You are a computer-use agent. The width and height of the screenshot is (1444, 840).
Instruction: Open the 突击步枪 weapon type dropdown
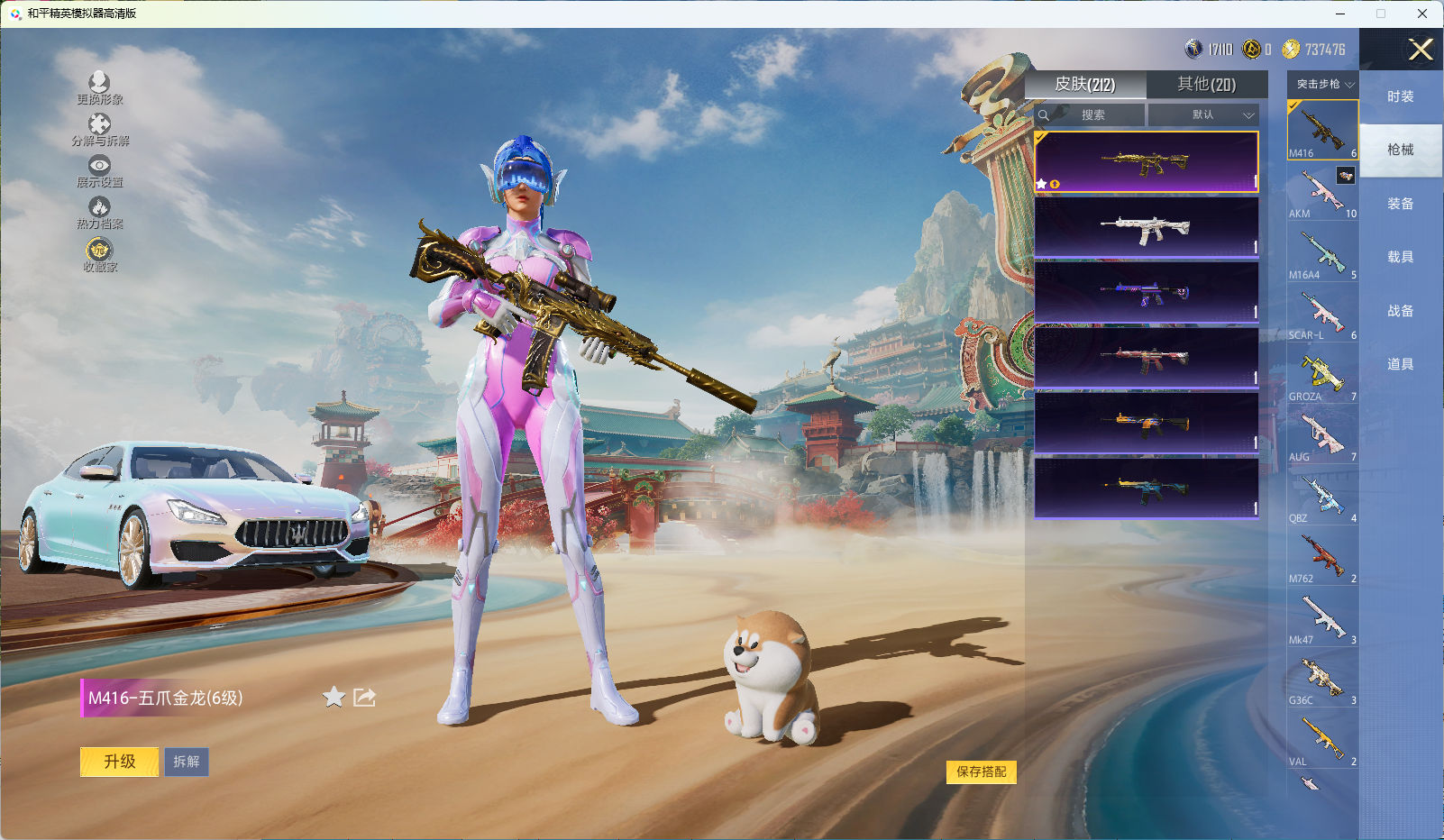pos(1323,84)
